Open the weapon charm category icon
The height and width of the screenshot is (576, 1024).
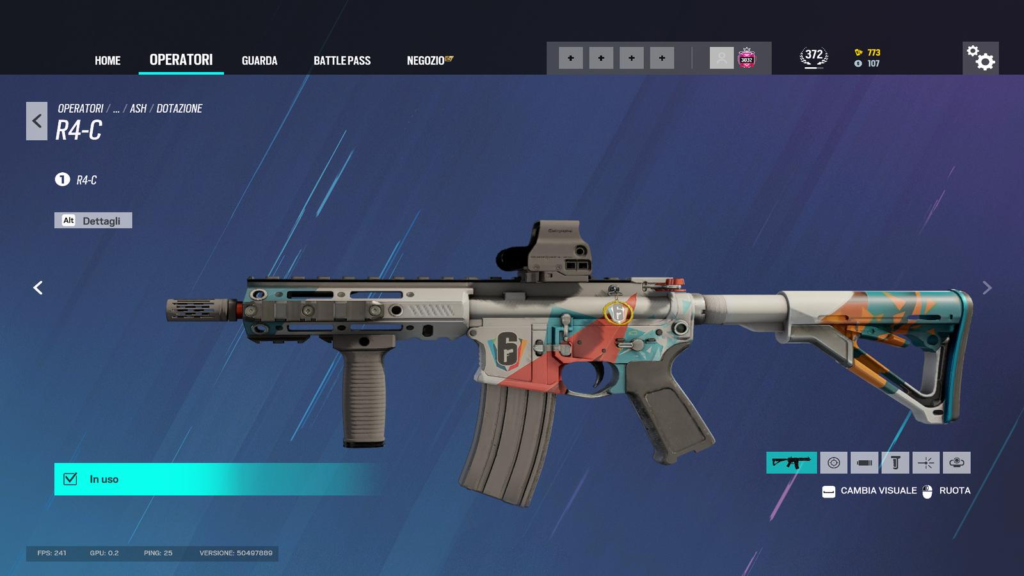click(x=957, y=463)
